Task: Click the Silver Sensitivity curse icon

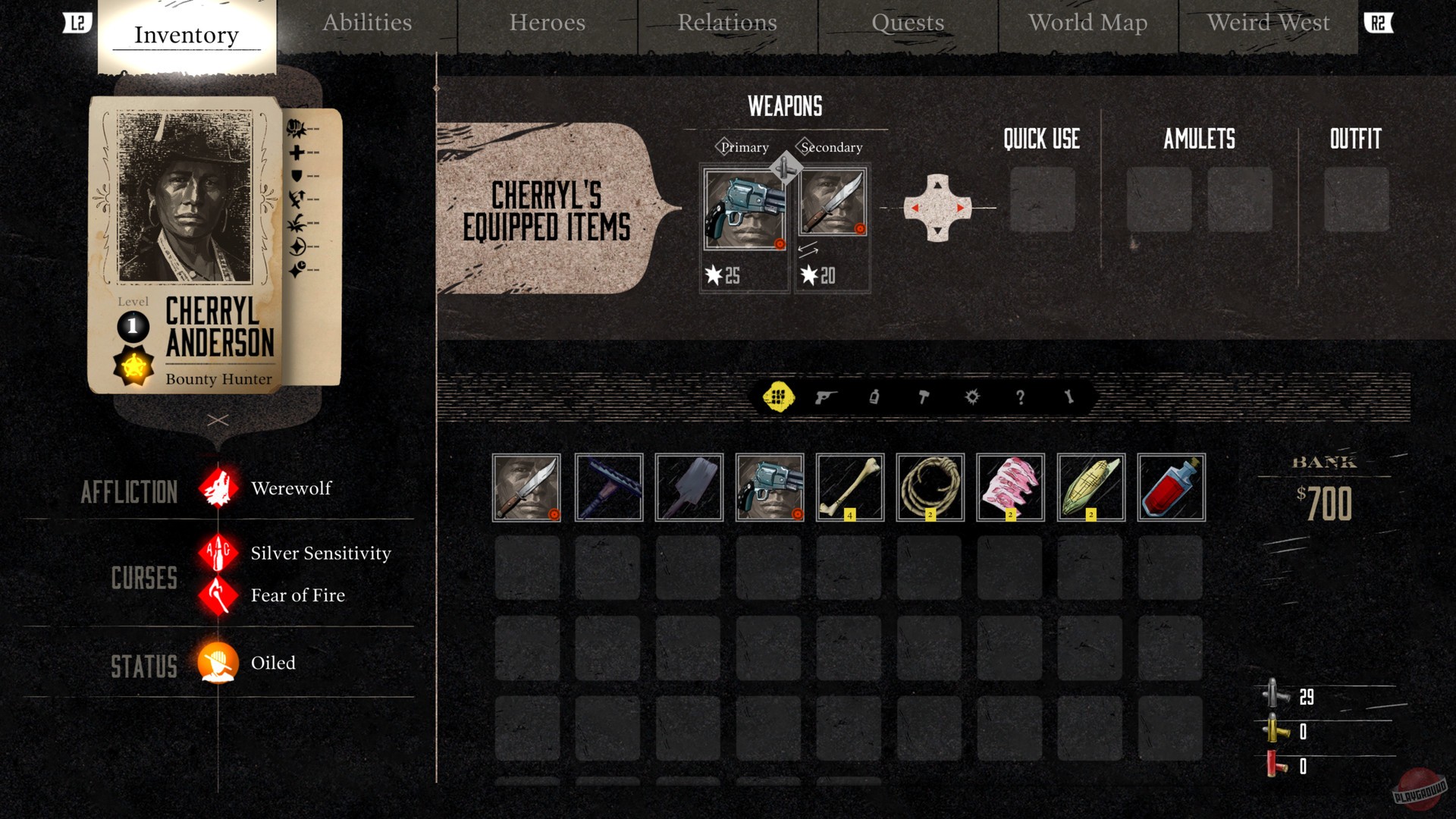Action: (218, 554)
